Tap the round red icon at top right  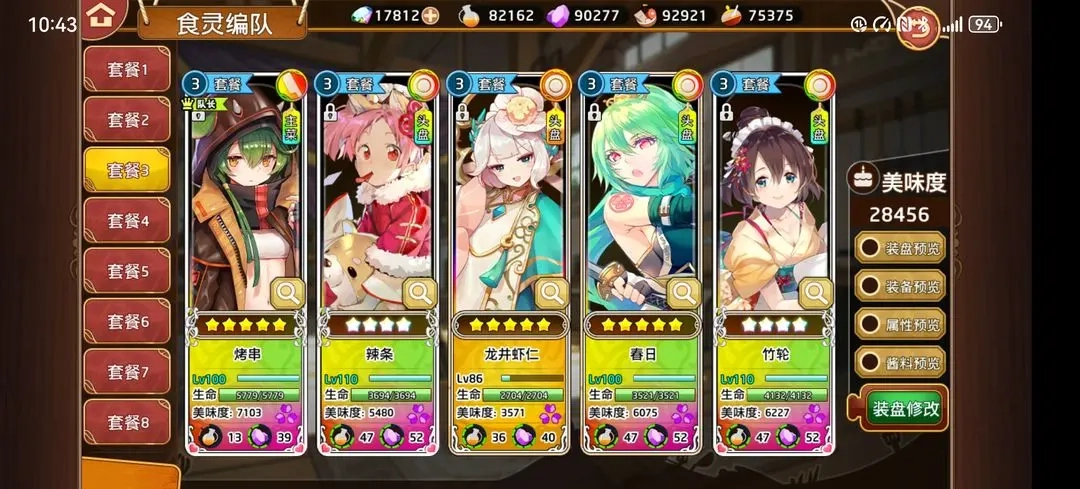click(x=919, y=27)
